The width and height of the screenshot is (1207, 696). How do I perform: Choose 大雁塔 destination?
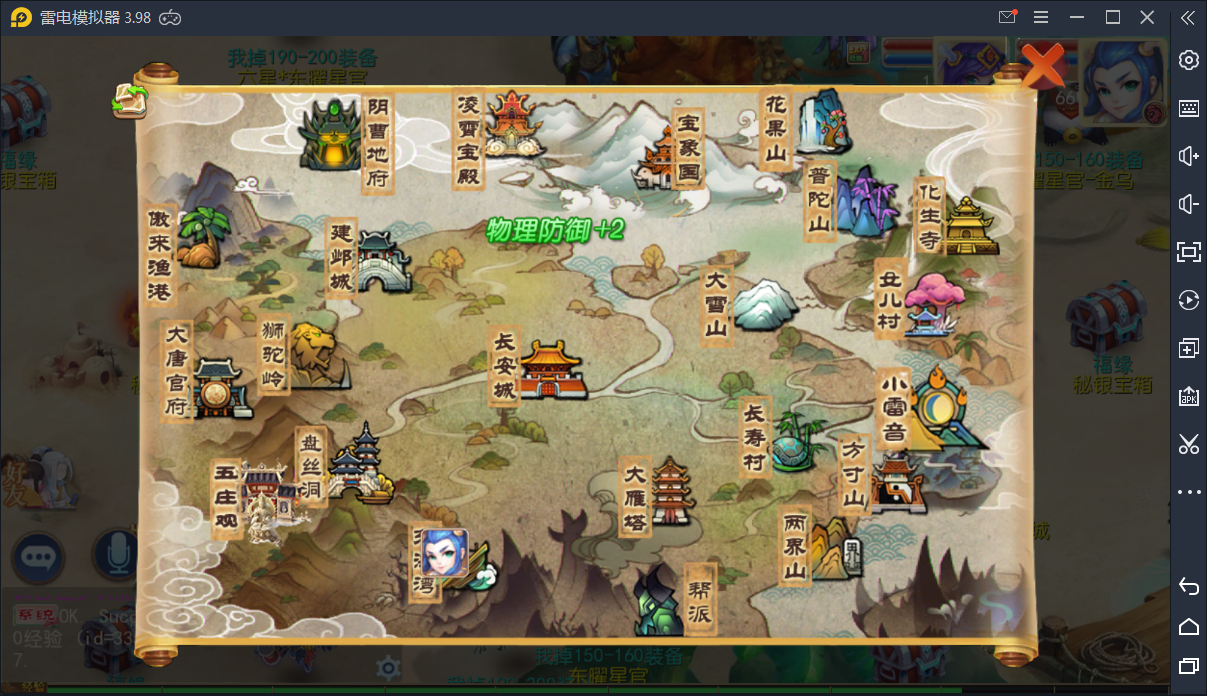[671, 492]
